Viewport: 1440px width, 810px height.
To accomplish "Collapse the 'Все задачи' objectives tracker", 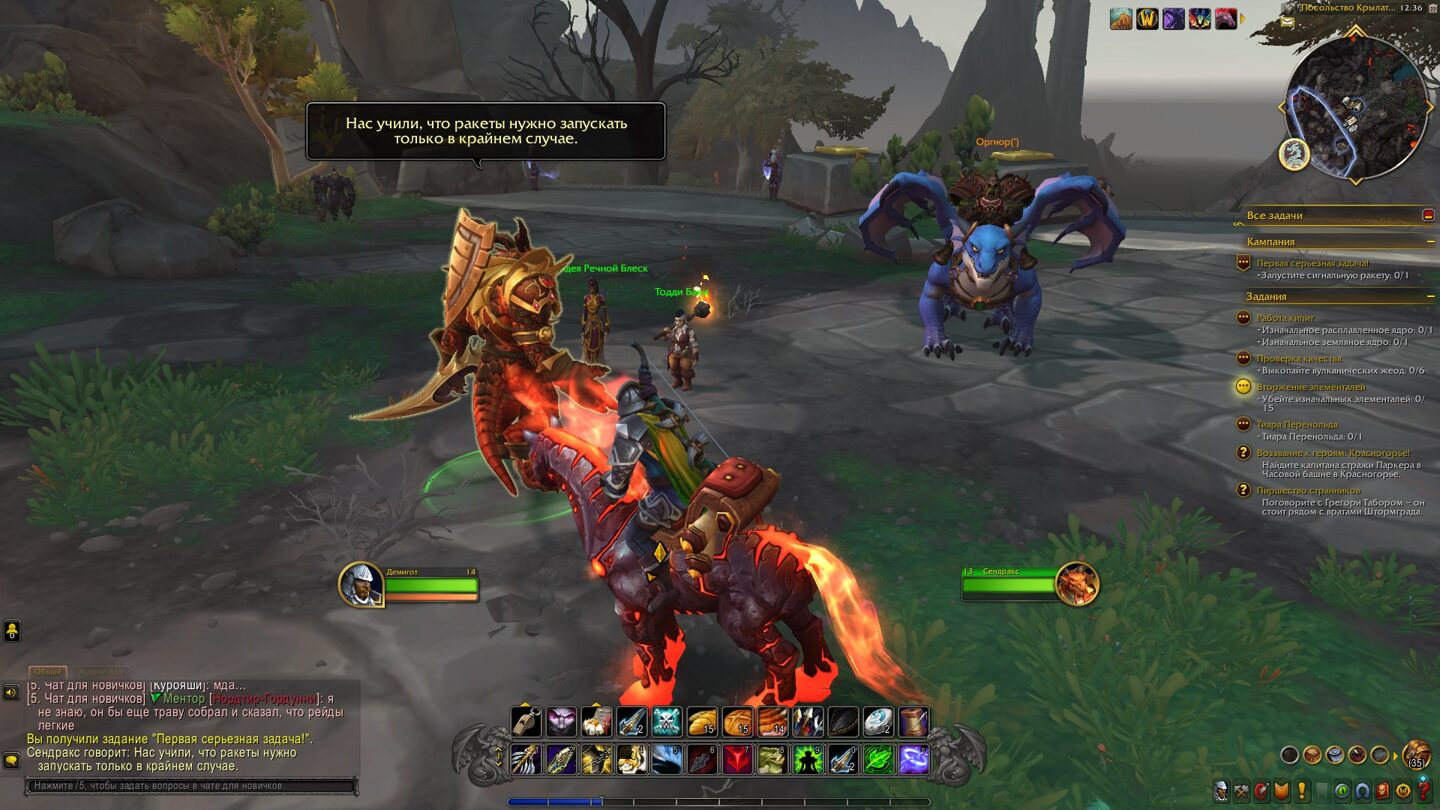I will 1428,215.
